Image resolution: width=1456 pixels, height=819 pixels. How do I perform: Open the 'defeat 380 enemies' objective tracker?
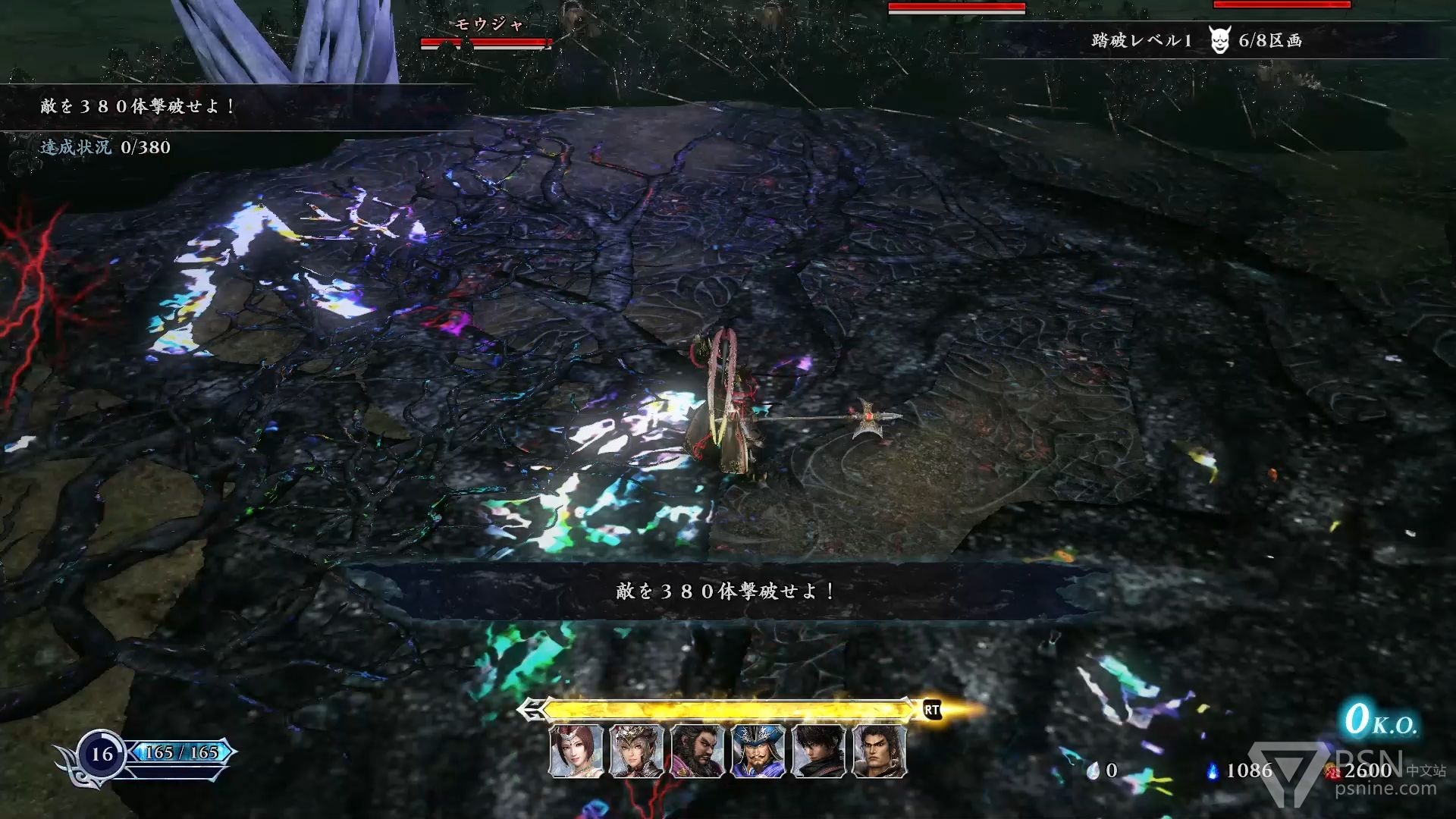138,106
